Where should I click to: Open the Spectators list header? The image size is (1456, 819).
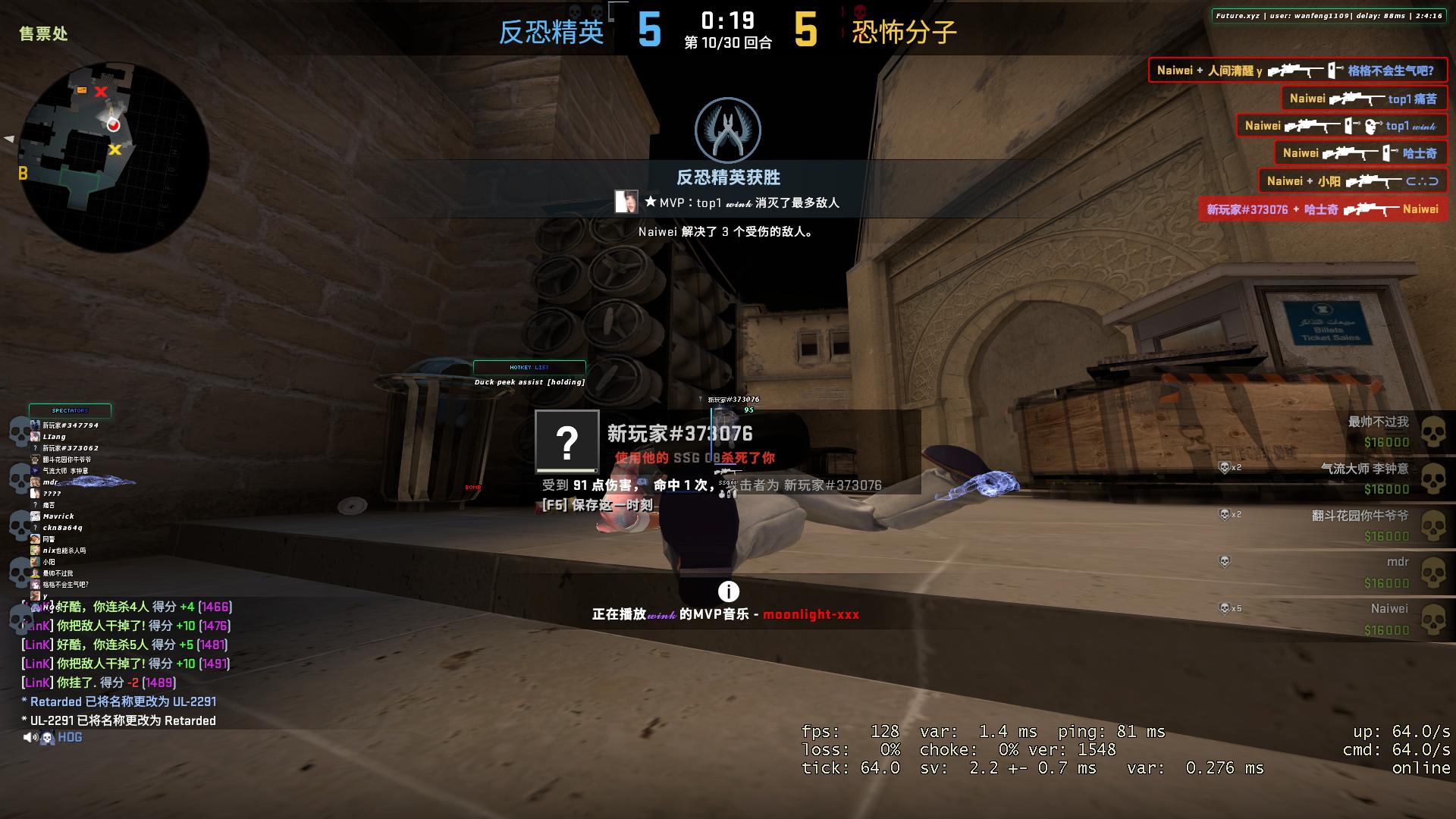coord(70,411)
